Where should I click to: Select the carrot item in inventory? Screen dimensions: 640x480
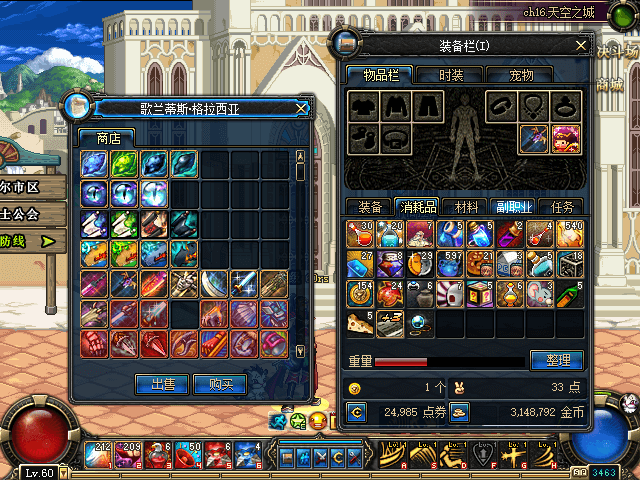[568, 294]
